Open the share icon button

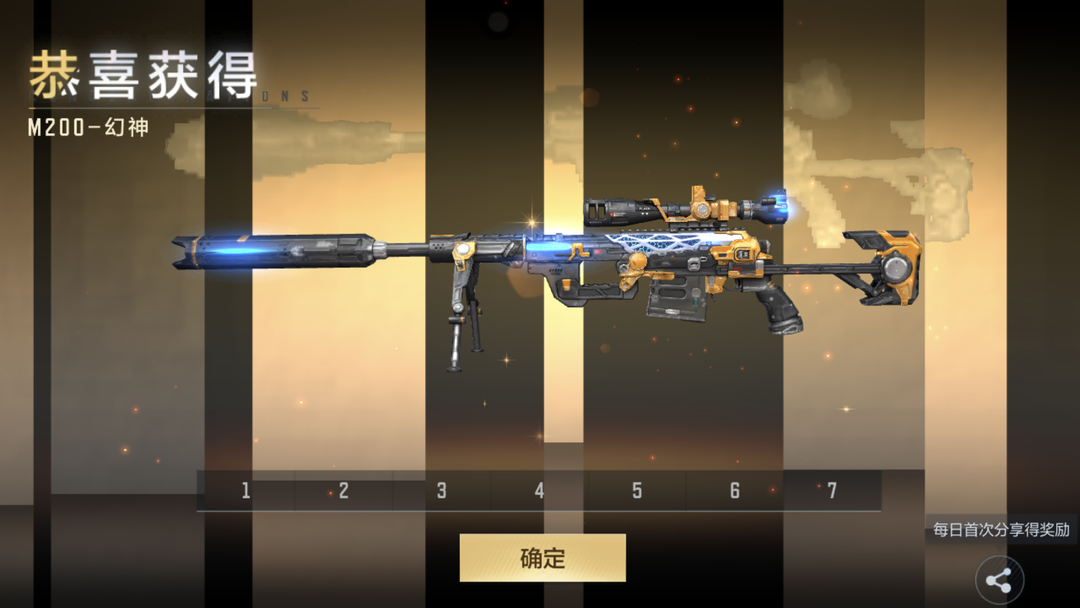click(x=999, y=580)
